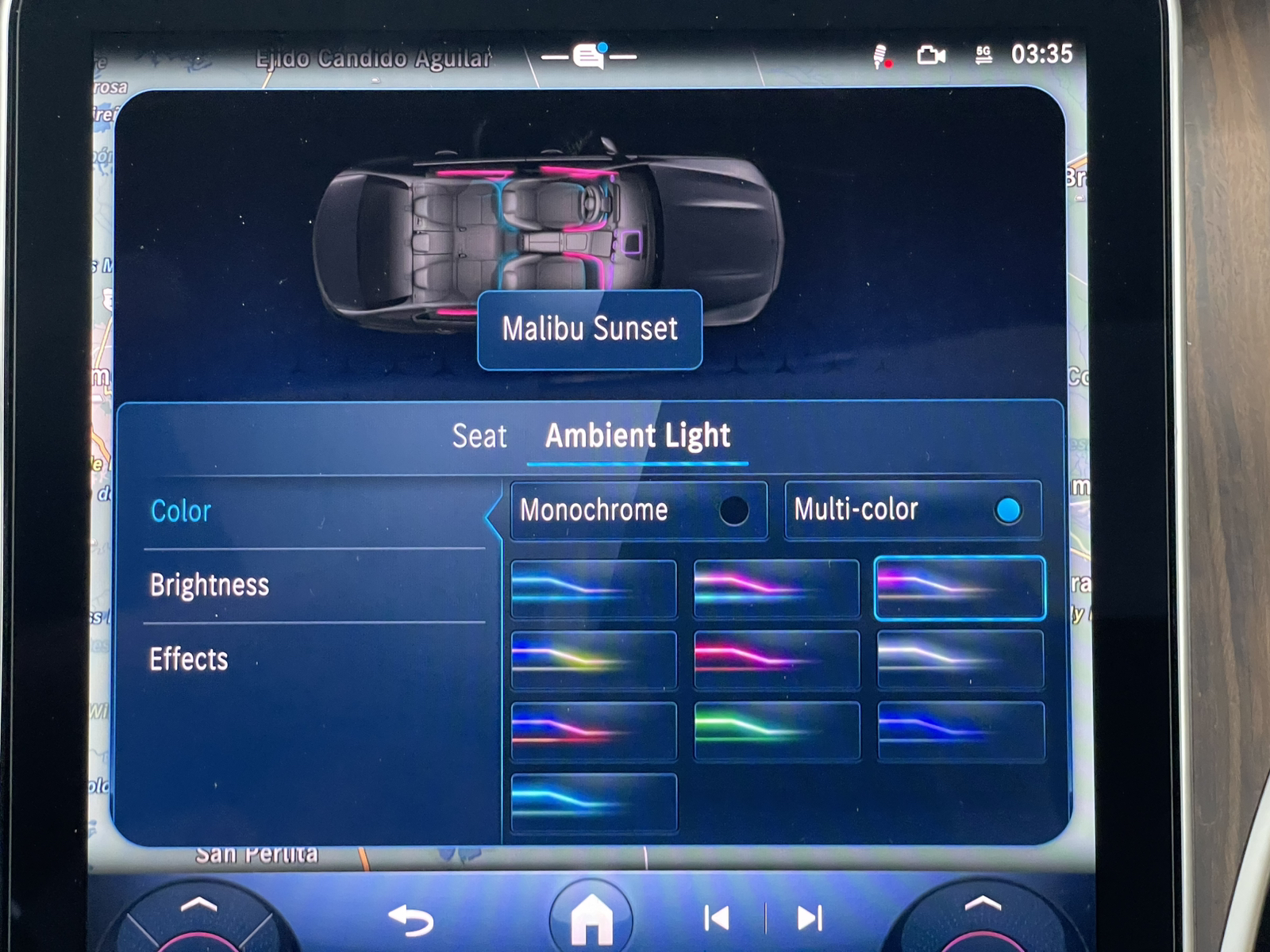Select the last cyan theme swatch
The height and width of the screenshot is (952, 1270).
point(594,802)
